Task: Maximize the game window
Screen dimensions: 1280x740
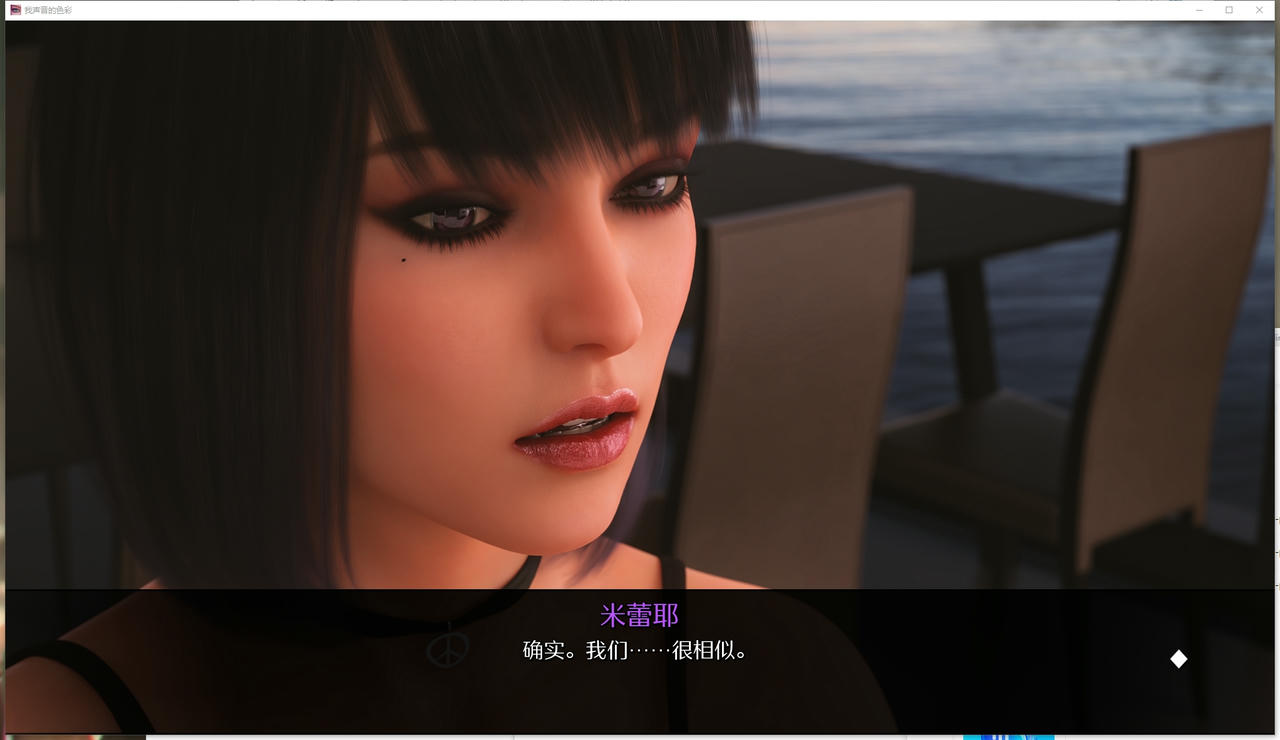Action: click(1228, 9)
